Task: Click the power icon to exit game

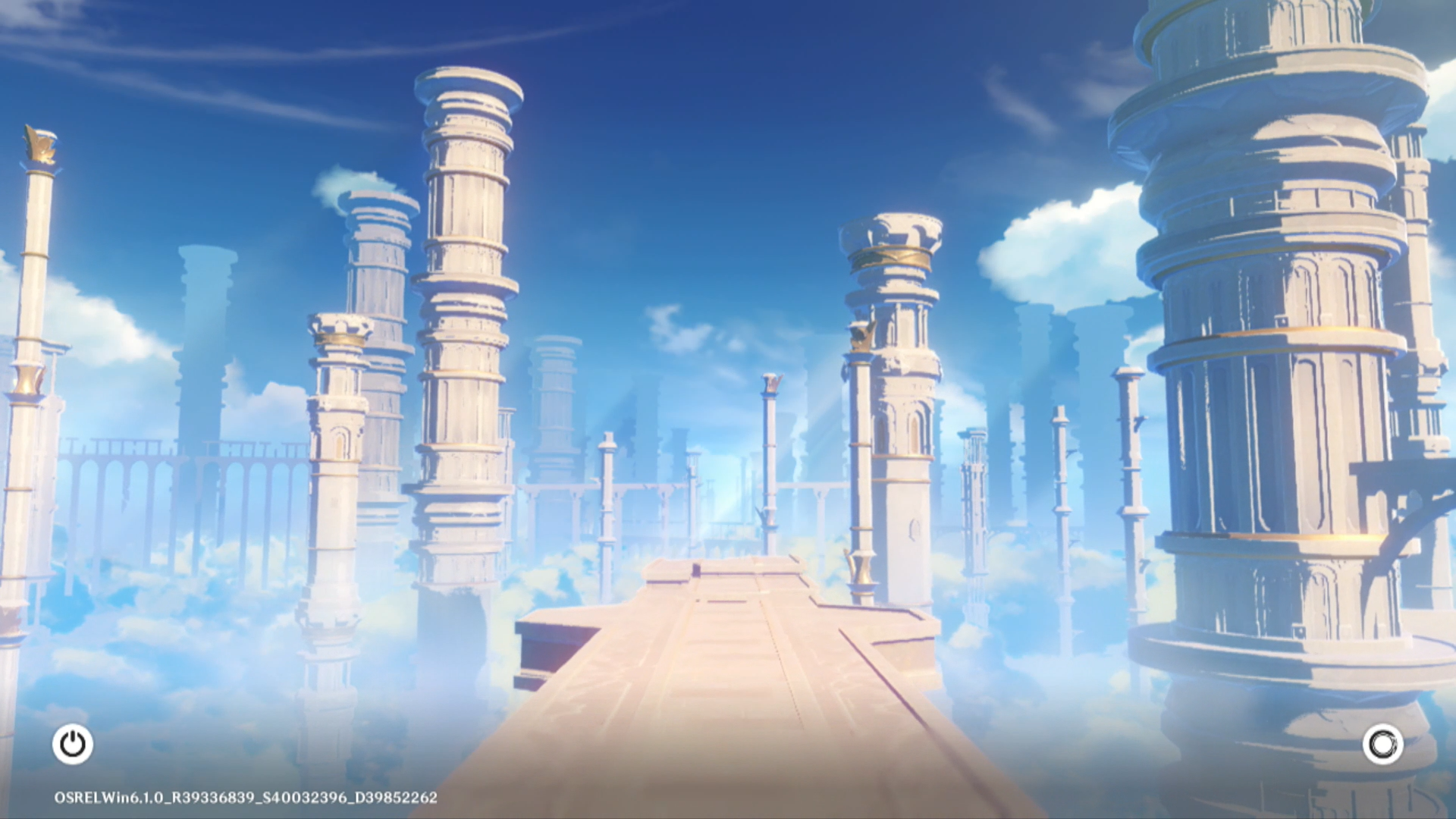Action: click(73, 744)
